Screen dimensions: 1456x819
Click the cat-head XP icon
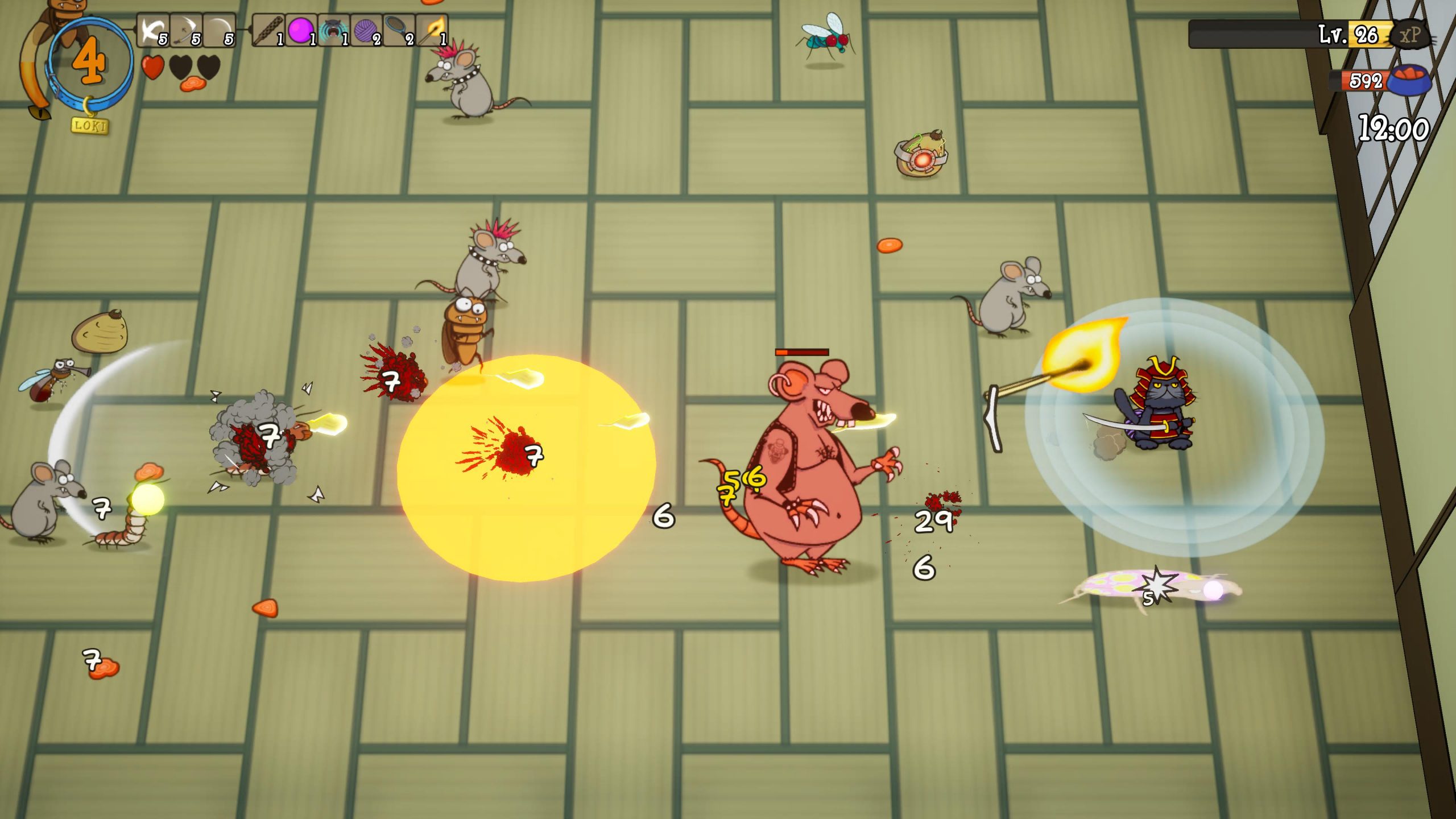pos(1410,35)
